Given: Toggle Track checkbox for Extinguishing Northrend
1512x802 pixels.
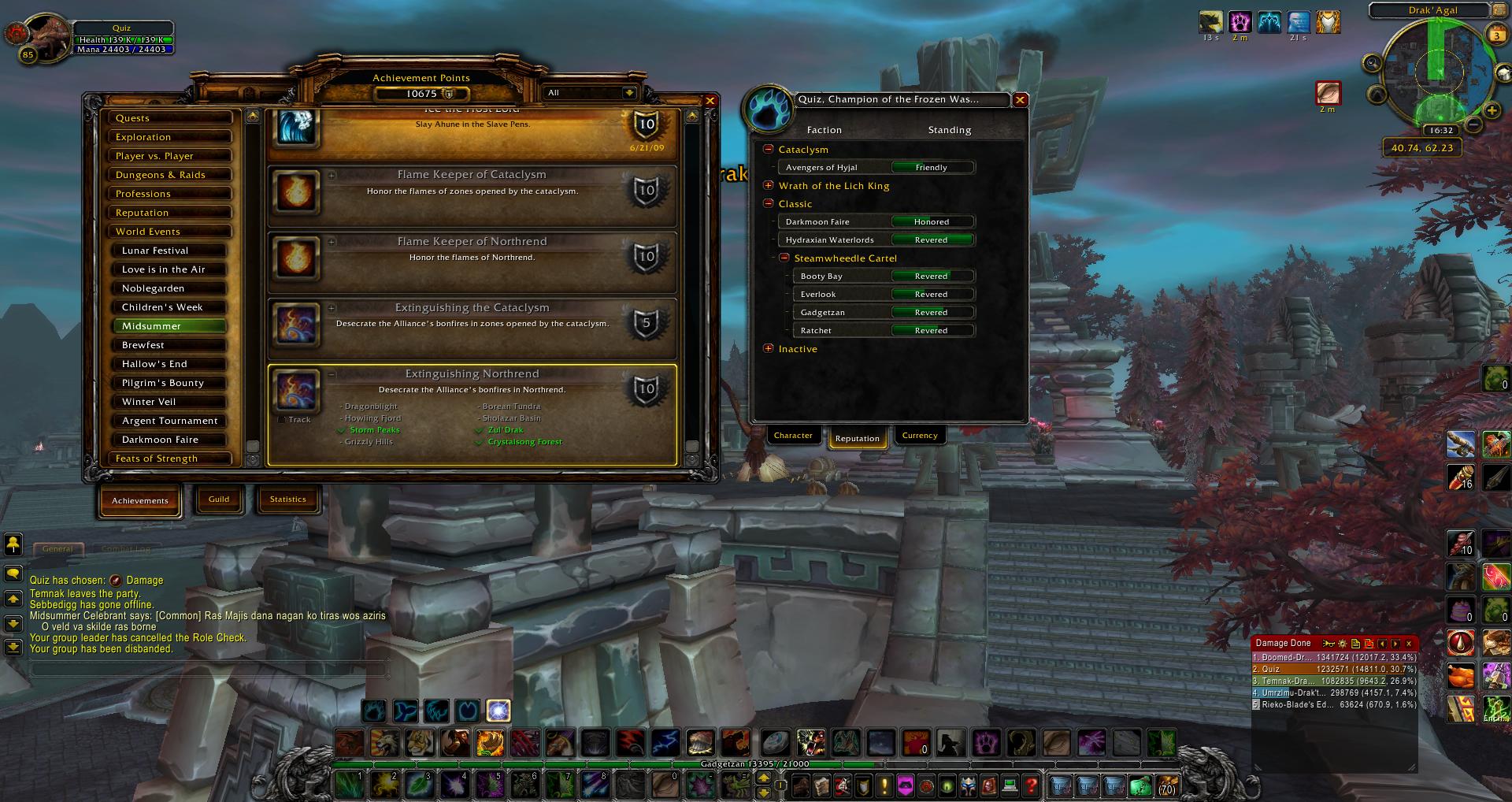Looking at the screenshot, I should pos(282,420).
